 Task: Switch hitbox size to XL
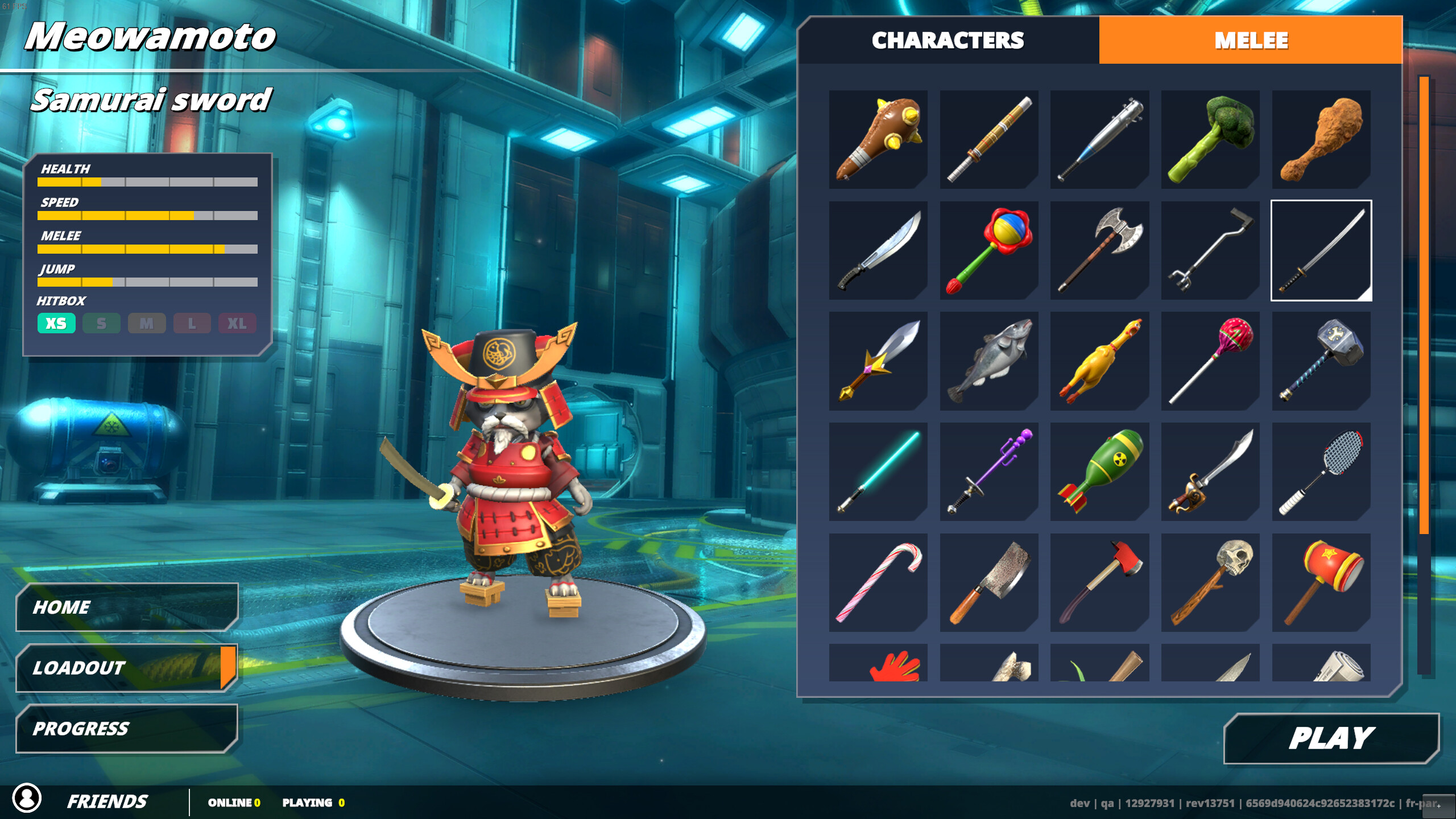click(x=237, y=323)
